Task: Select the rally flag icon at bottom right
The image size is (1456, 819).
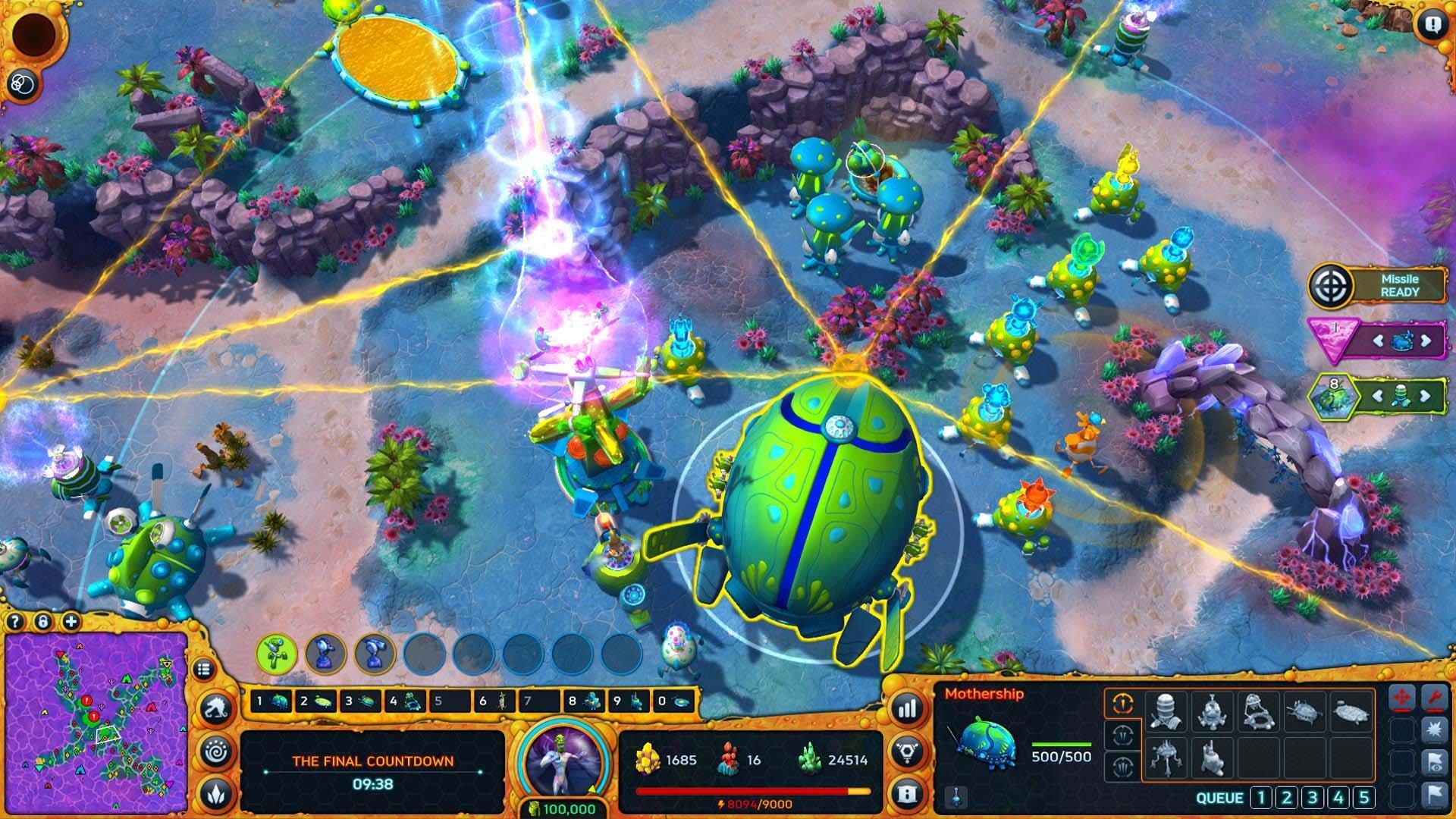Action: tap(1435, 795)
